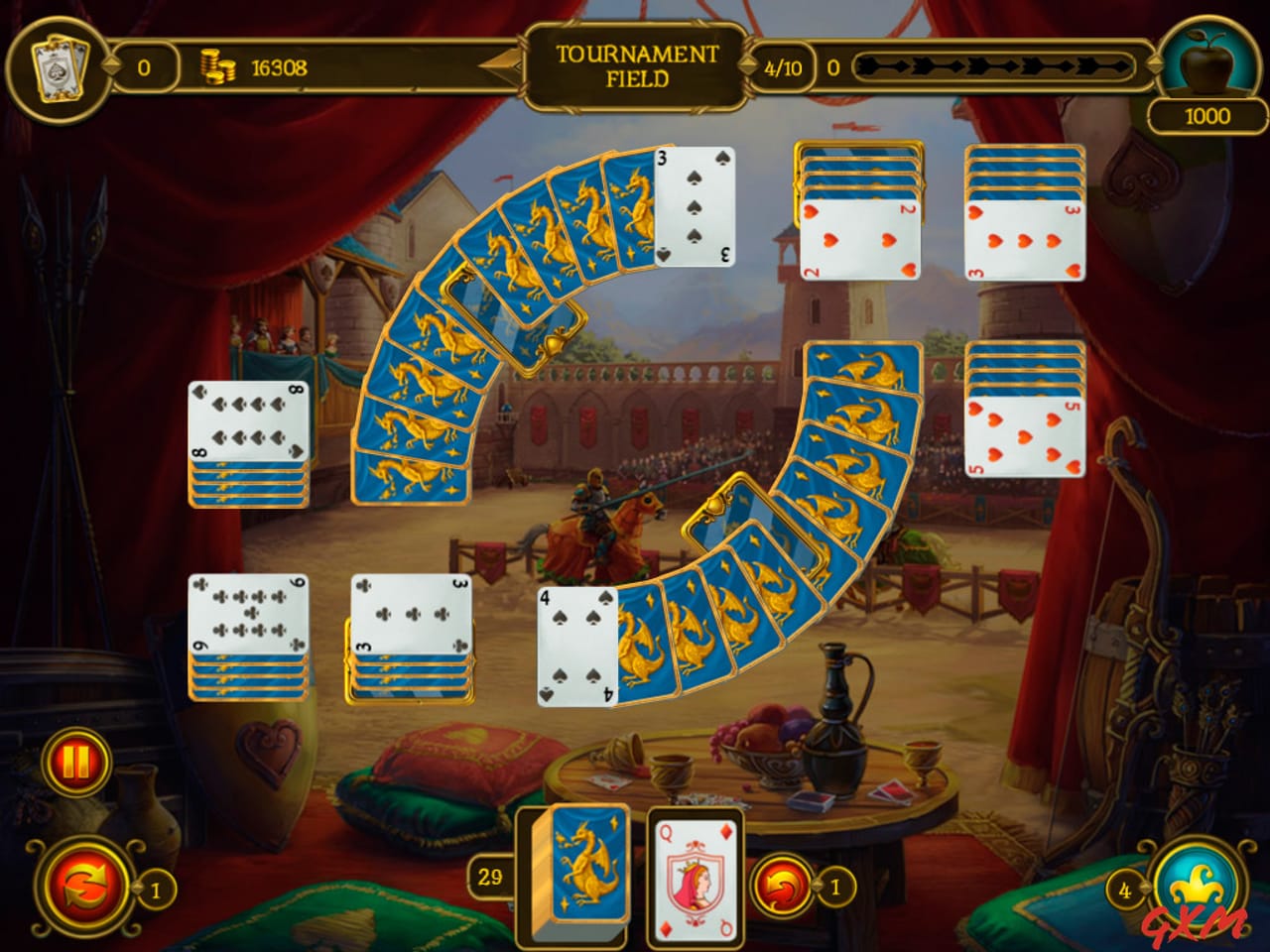This screenshot has height=952, width=1270.
Task: Select the 4 of Spades in the center
Action: click(x=577, y=645)
